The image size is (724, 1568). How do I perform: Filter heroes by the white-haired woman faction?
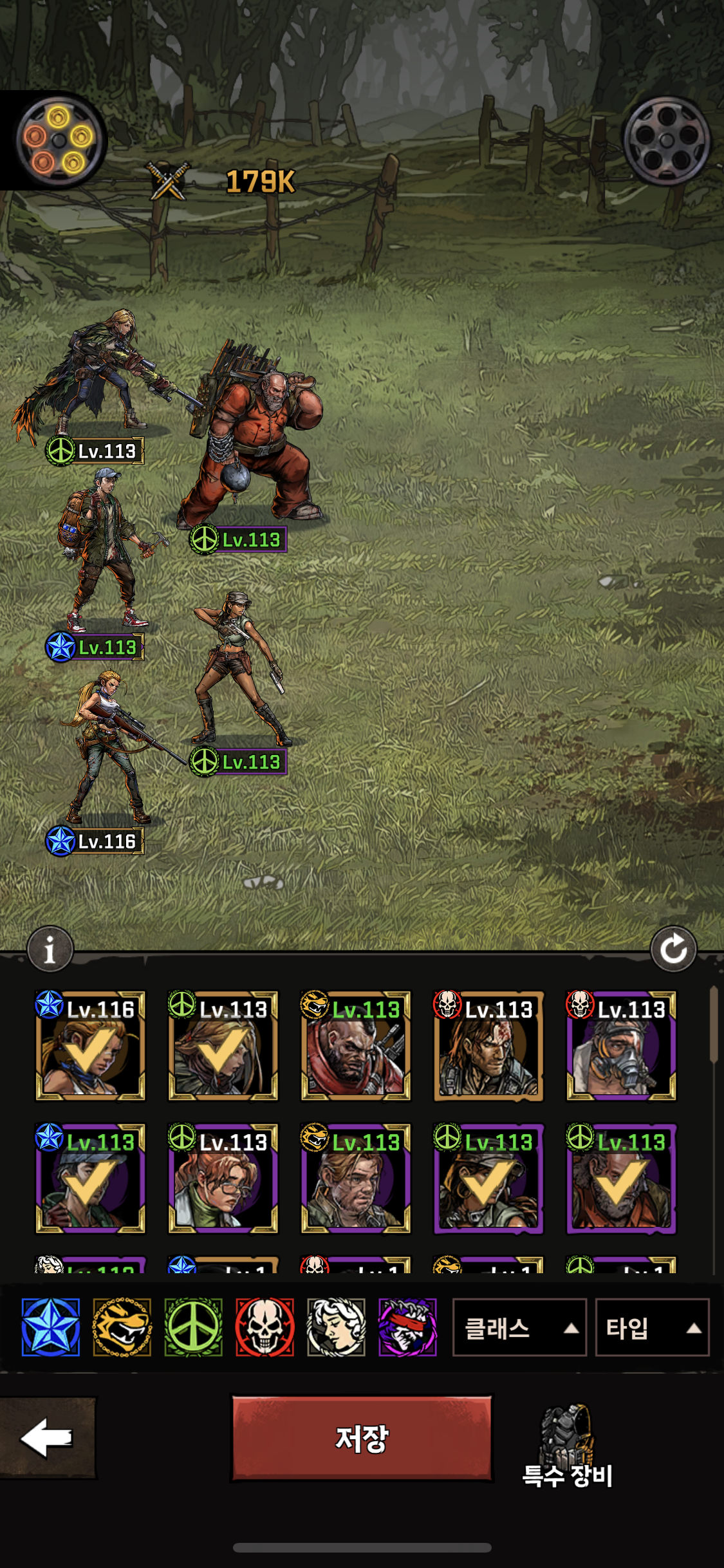tap(336, 1327)
